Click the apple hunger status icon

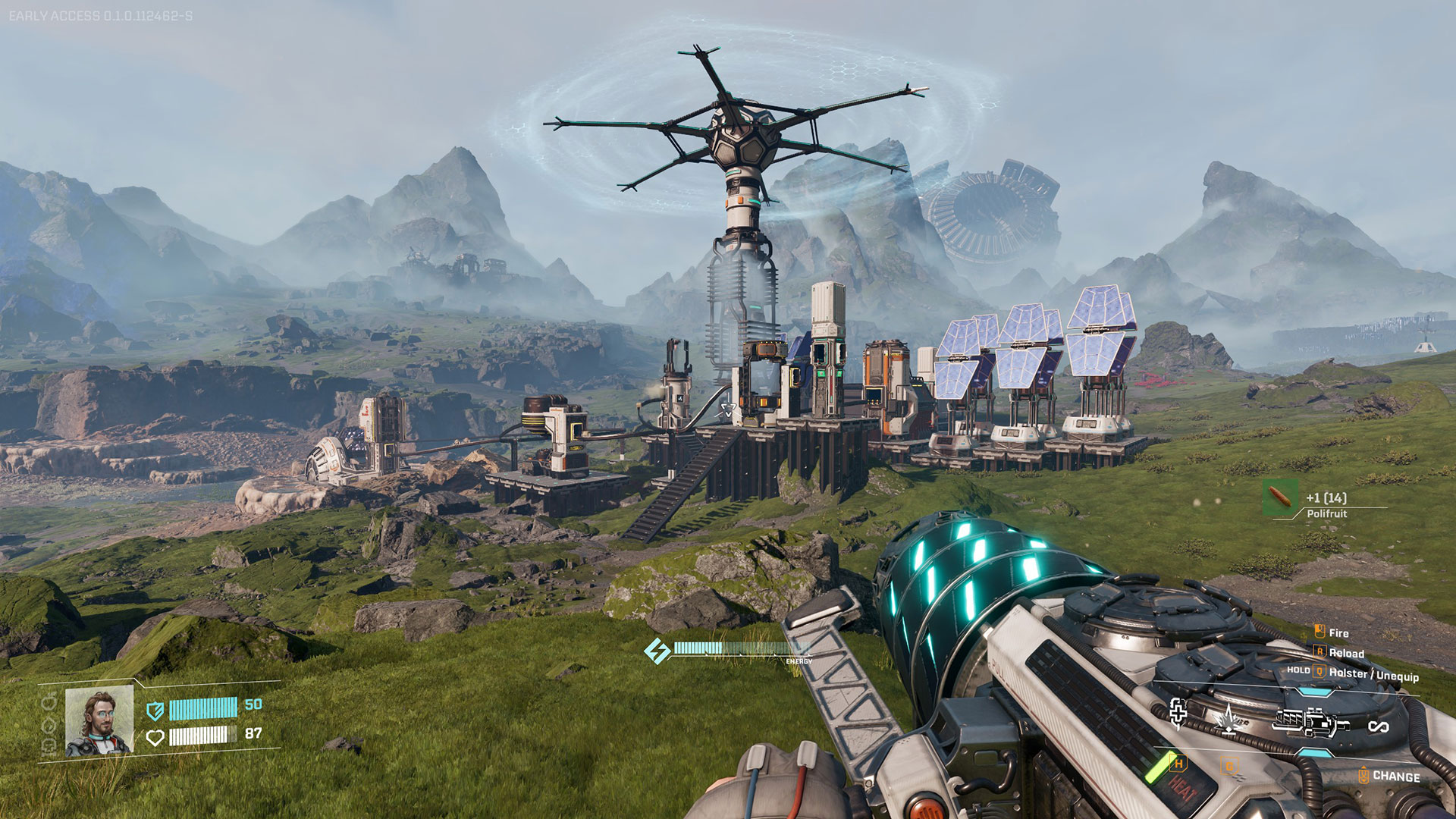(x=50, y=703)
